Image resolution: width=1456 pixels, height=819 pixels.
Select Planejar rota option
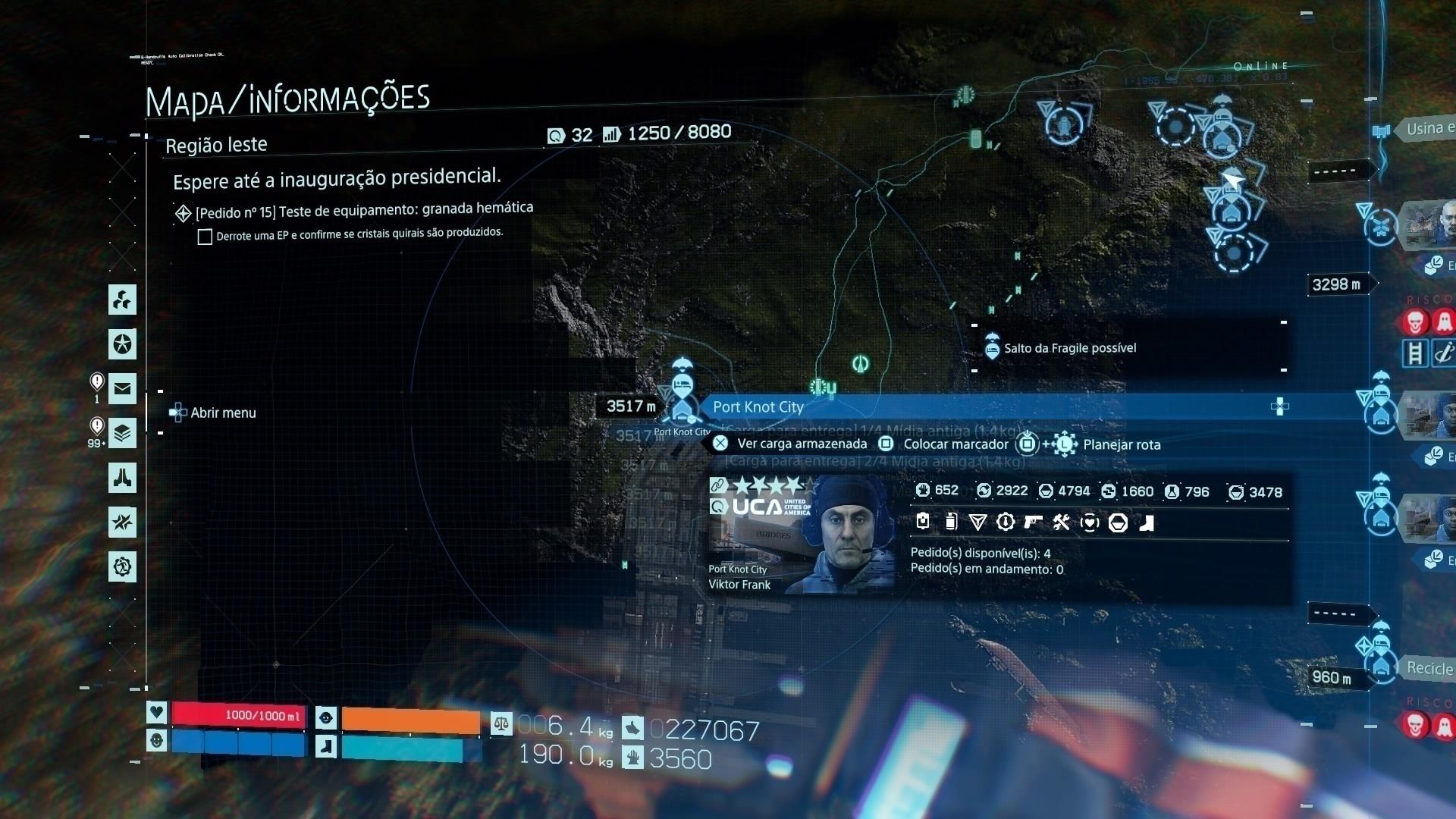(1122, 445)
